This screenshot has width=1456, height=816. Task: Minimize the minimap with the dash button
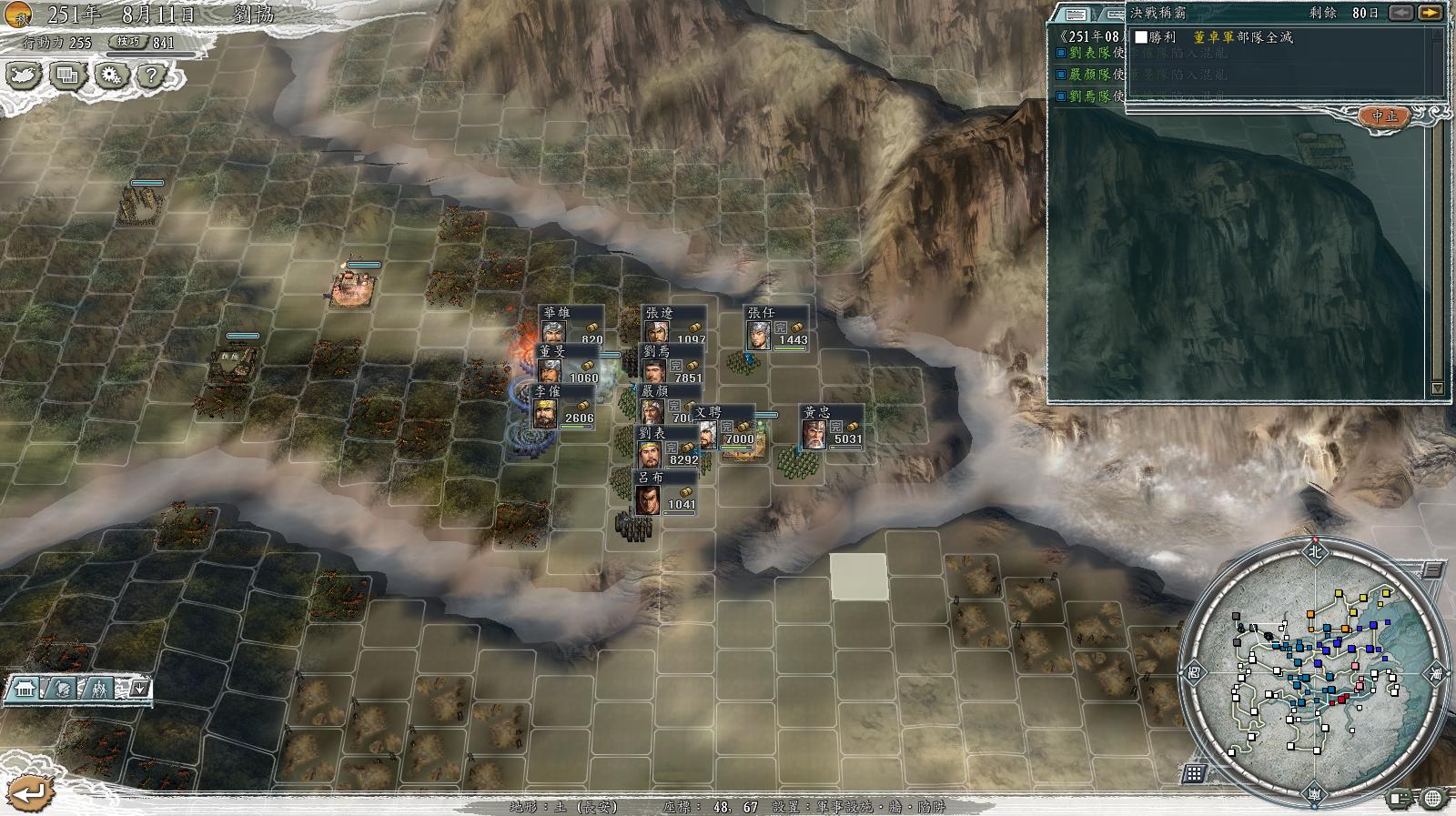pos(1432,569)
